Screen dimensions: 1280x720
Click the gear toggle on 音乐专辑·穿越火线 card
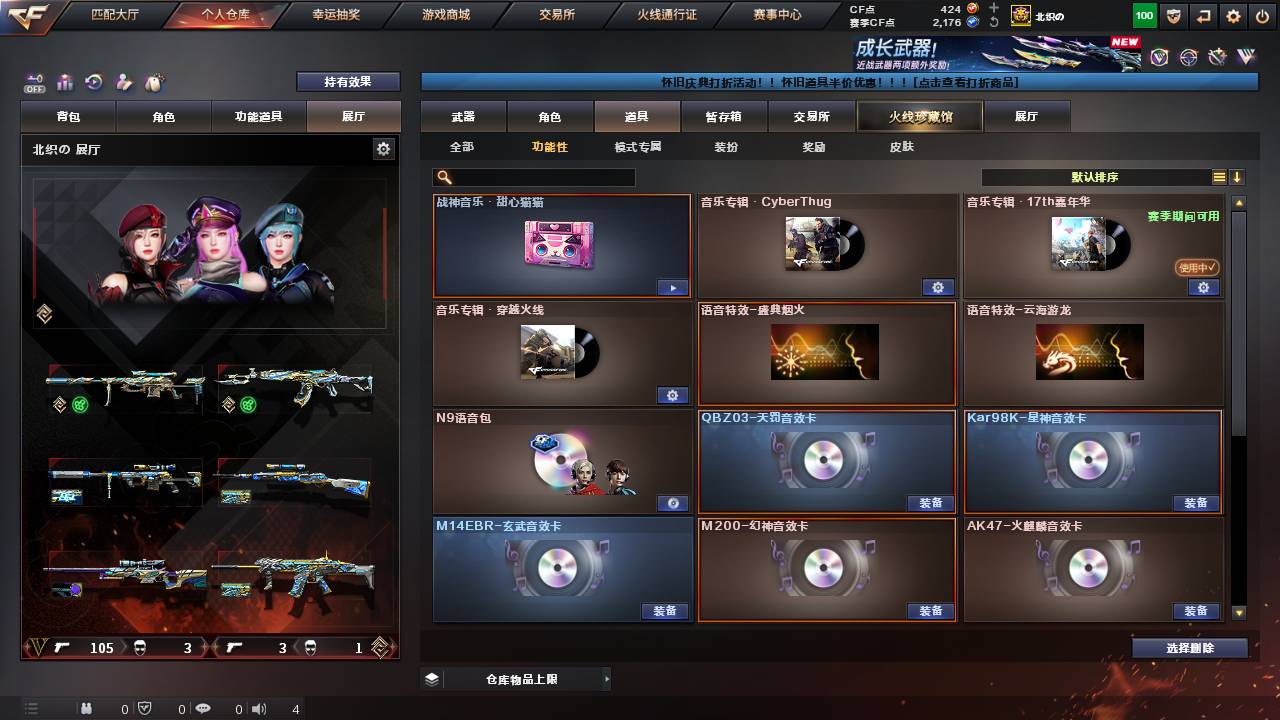point(672,395)
